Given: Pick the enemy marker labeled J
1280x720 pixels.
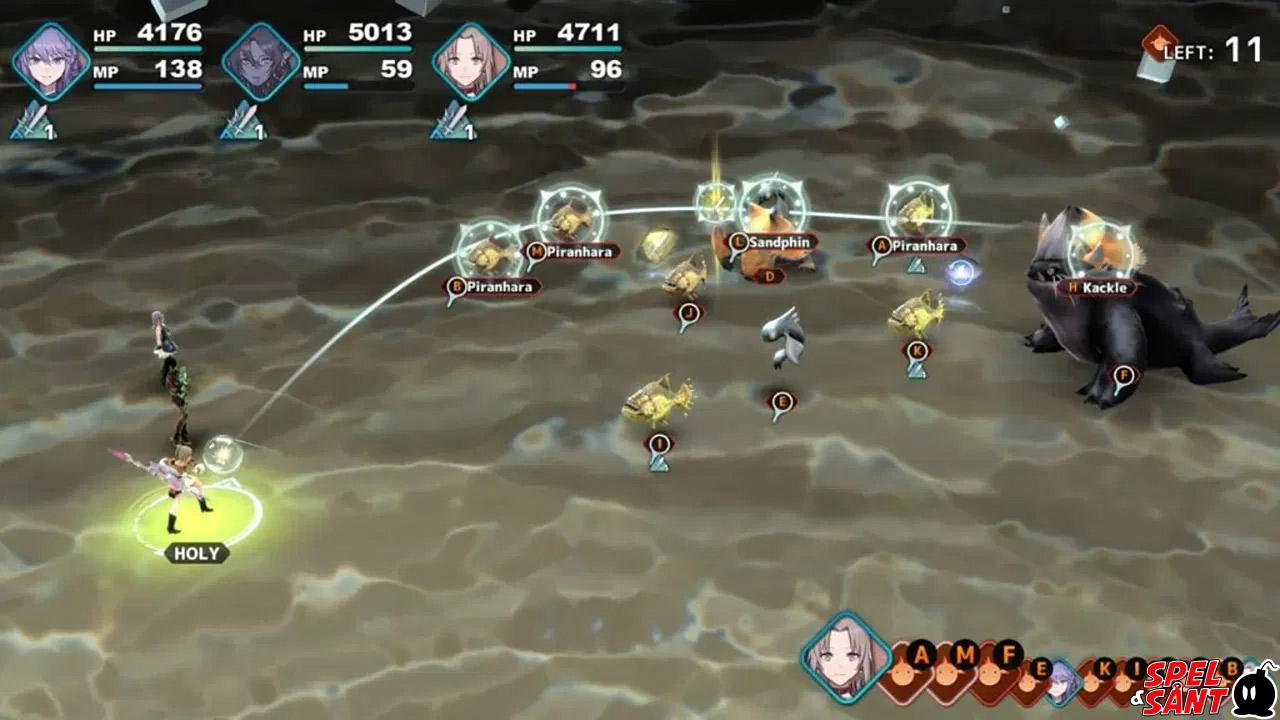Looking at the screenshot, I should (688, 313).
